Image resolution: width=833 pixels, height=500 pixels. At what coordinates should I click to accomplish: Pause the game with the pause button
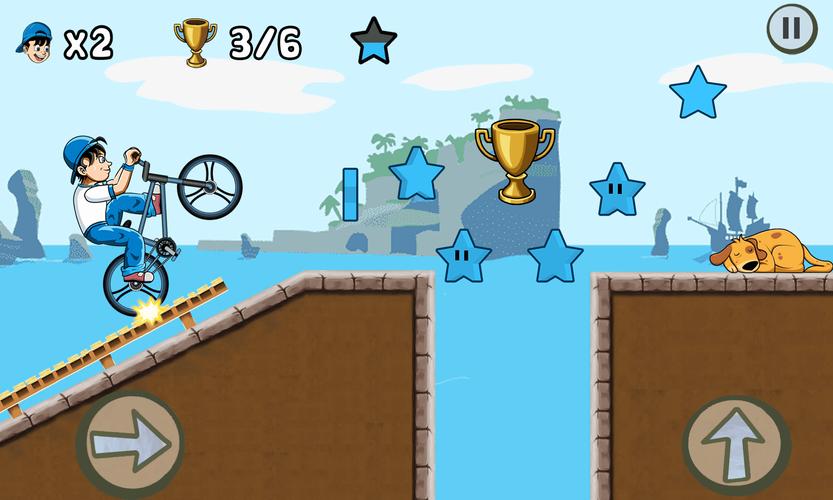[791, 29]
